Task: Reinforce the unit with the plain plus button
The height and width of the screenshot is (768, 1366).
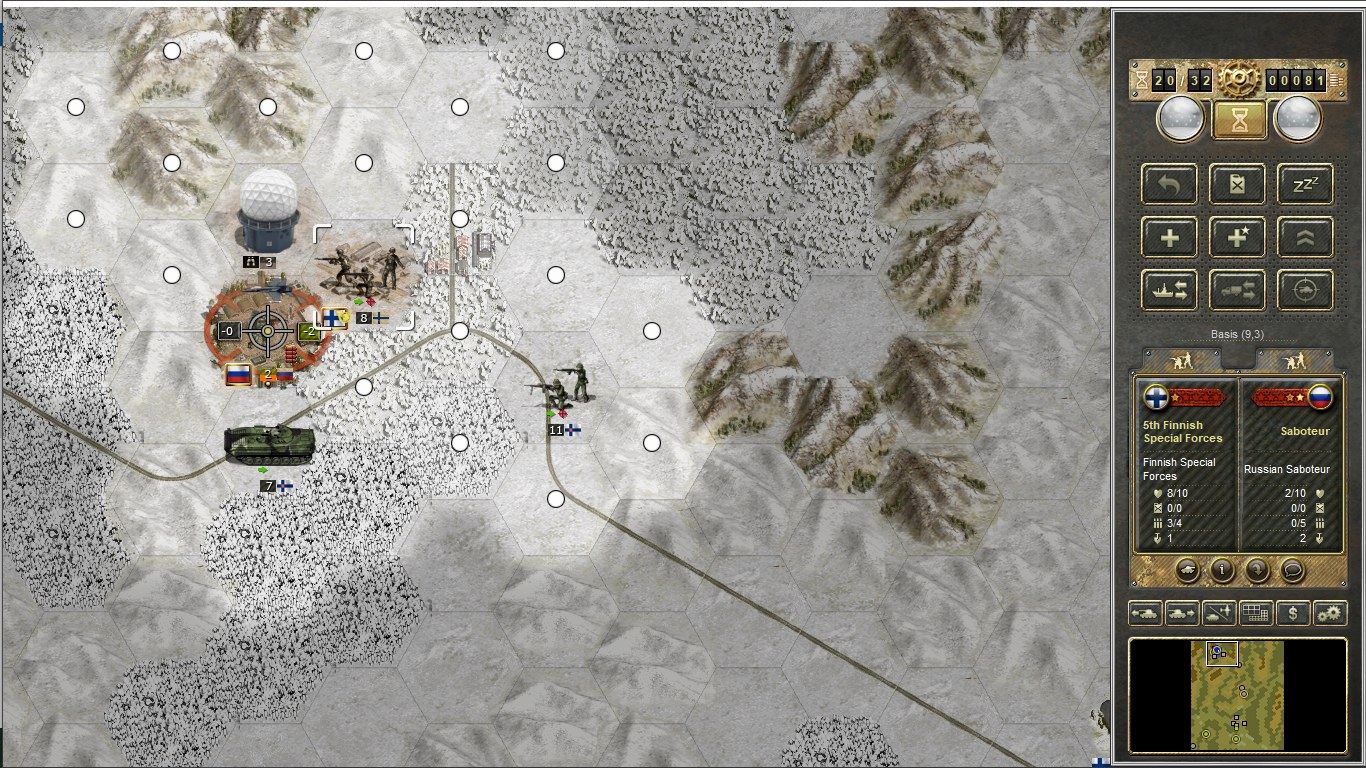Action: point(1169,237)
